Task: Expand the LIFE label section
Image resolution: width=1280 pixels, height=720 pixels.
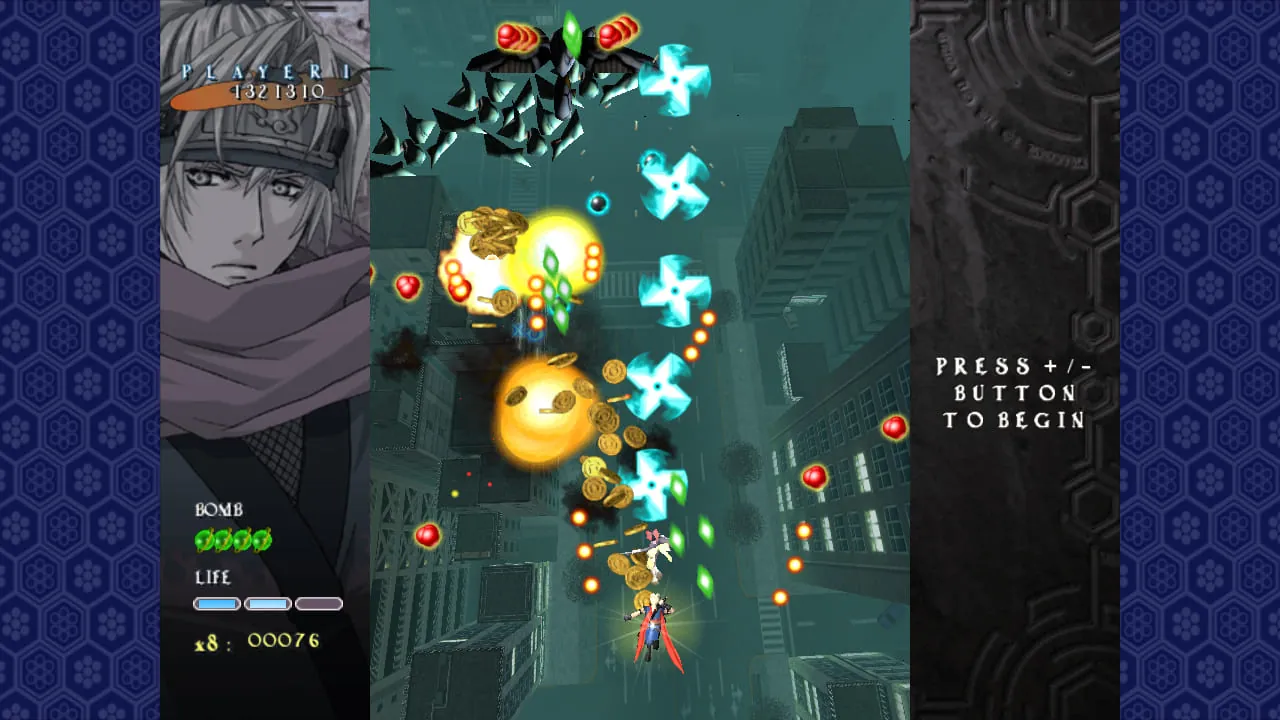Action: click(213, 578)
